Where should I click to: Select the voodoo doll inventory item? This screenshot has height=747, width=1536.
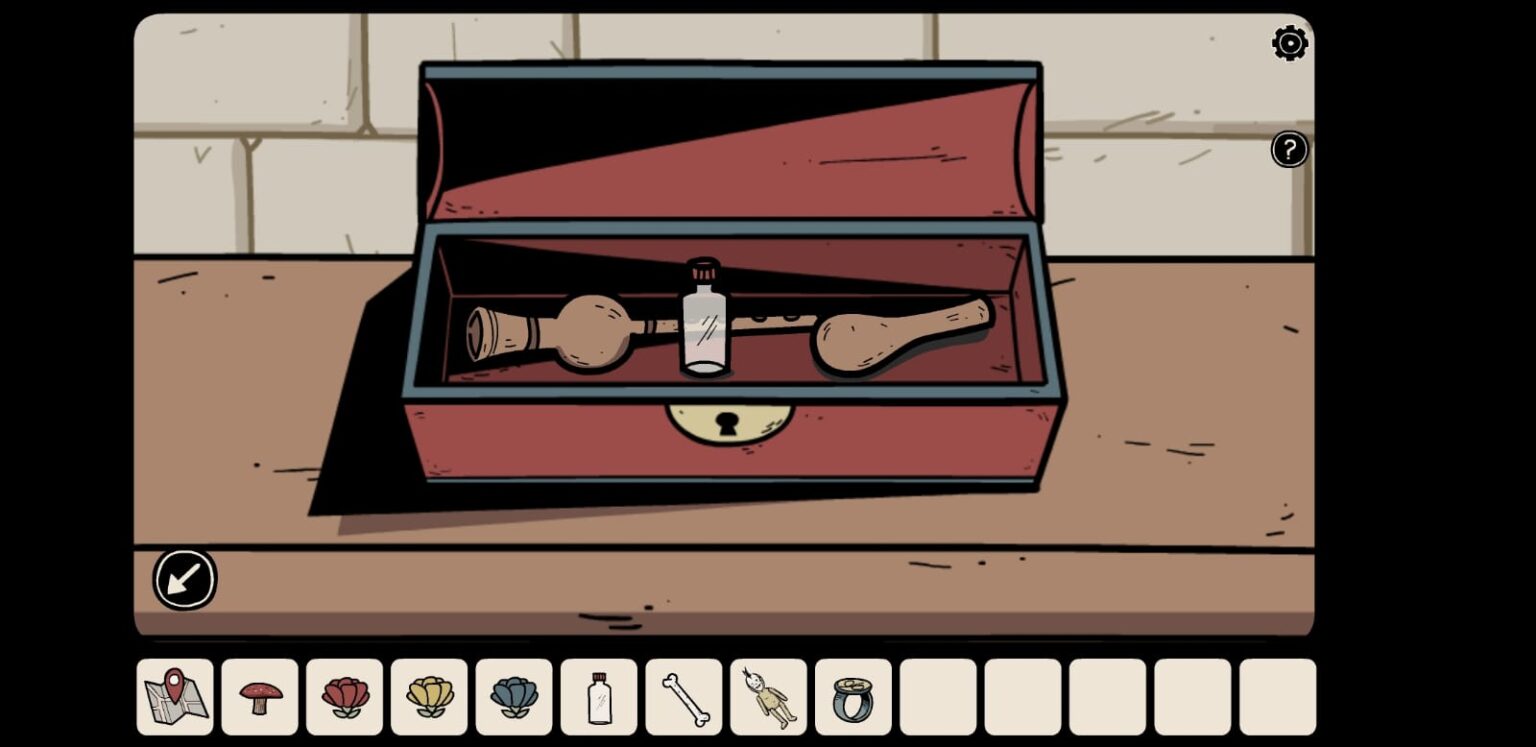768,697
